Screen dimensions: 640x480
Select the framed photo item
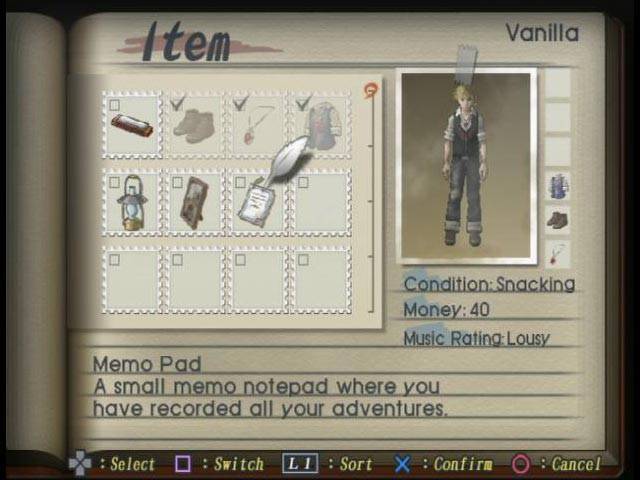click(x=194, y=203)
